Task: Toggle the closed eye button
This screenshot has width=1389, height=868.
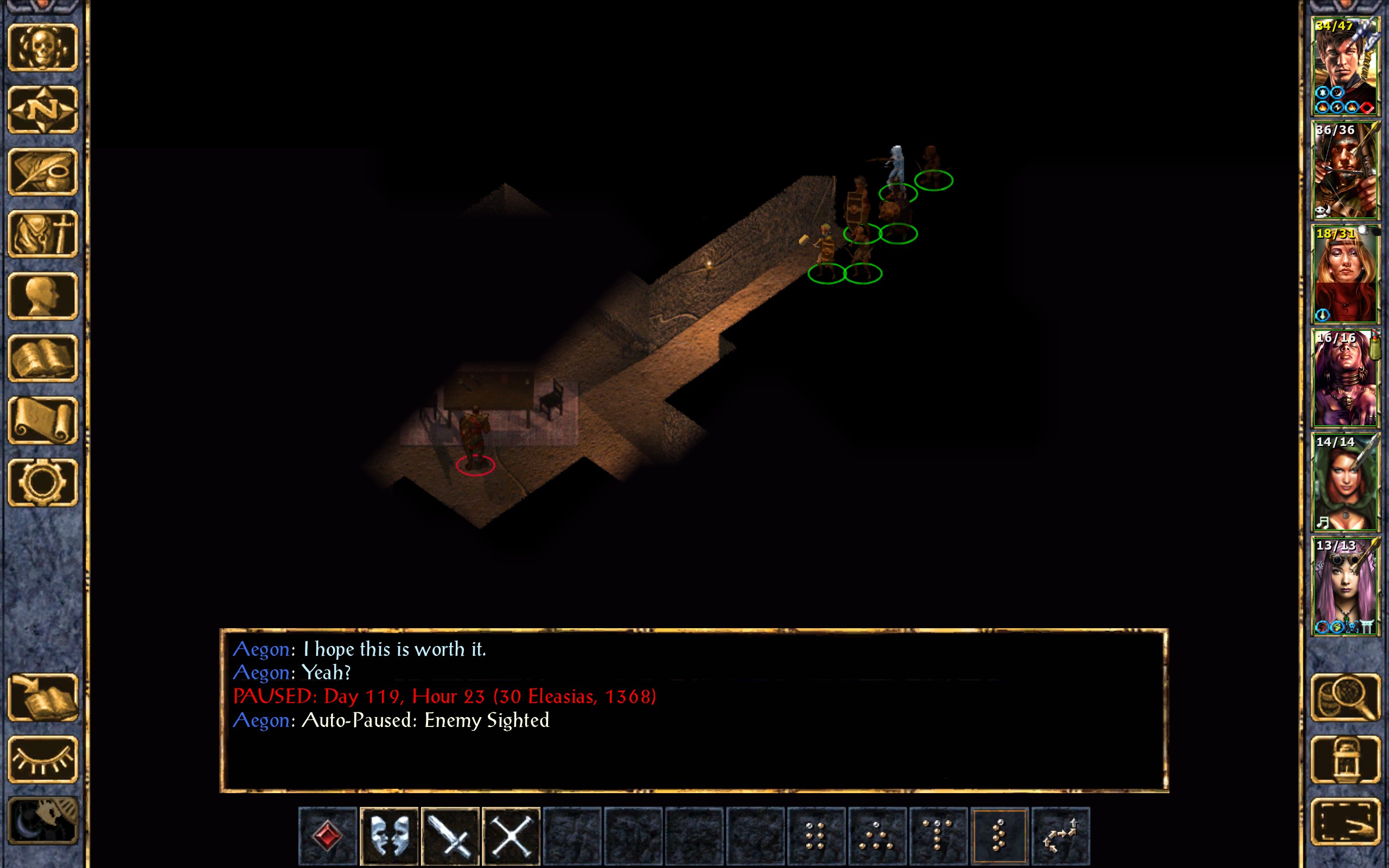Action: tap(43, 759)
